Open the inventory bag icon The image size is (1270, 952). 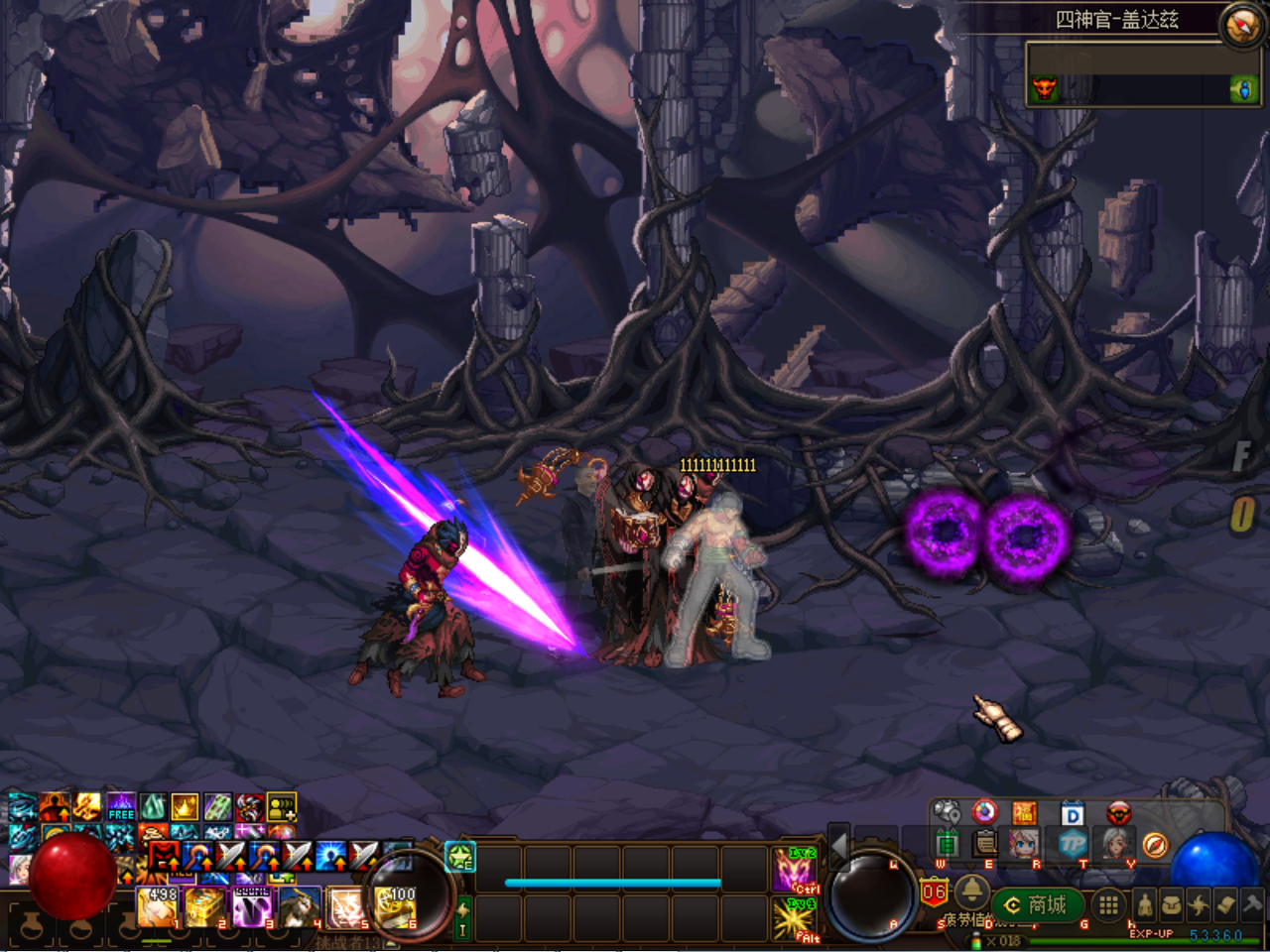click(1172, 904)
